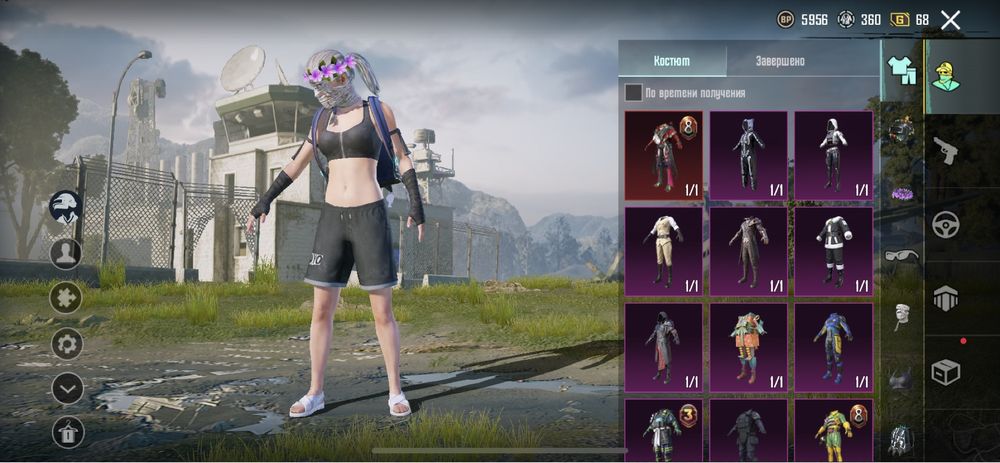Image resolution: width=1000 pixels, height=463 pixels.
Task: Choose the black cat-eared bodysuit costume
Action: [748, 155]
